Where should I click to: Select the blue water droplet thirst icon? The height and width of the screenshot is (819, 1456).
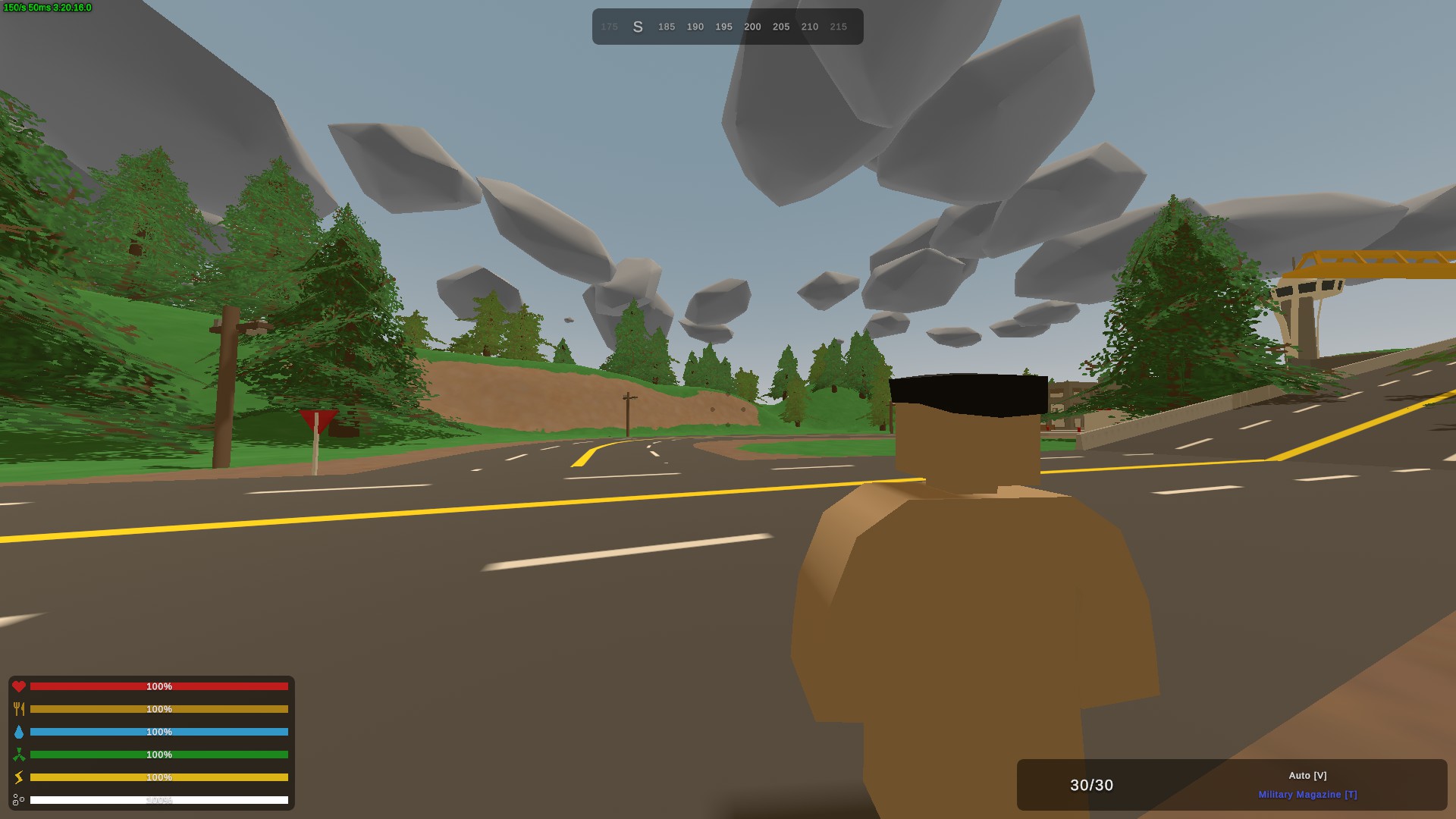point(20,732)
